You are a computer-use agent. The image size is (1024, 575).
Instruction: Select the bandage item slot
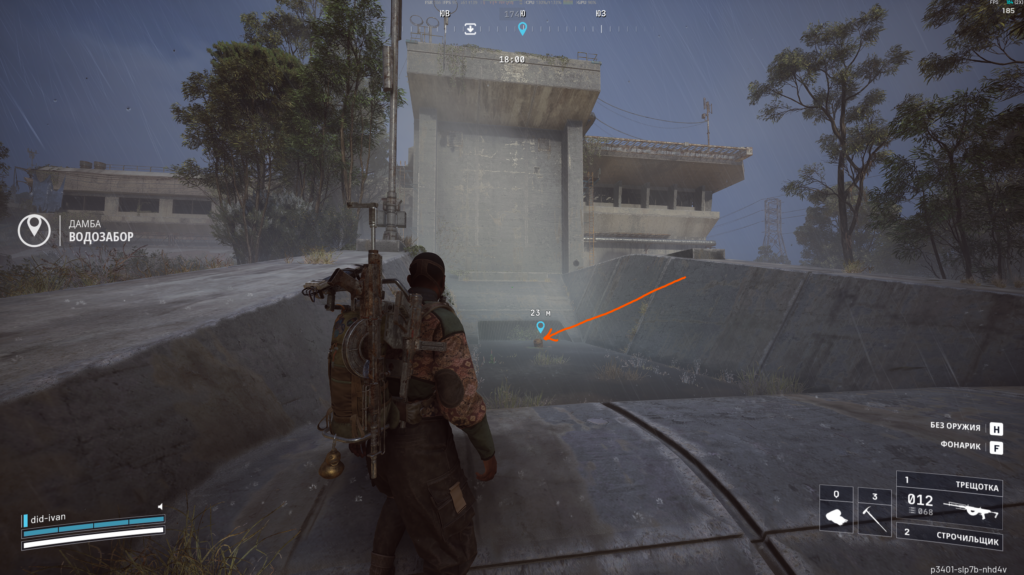coord(836,511)
